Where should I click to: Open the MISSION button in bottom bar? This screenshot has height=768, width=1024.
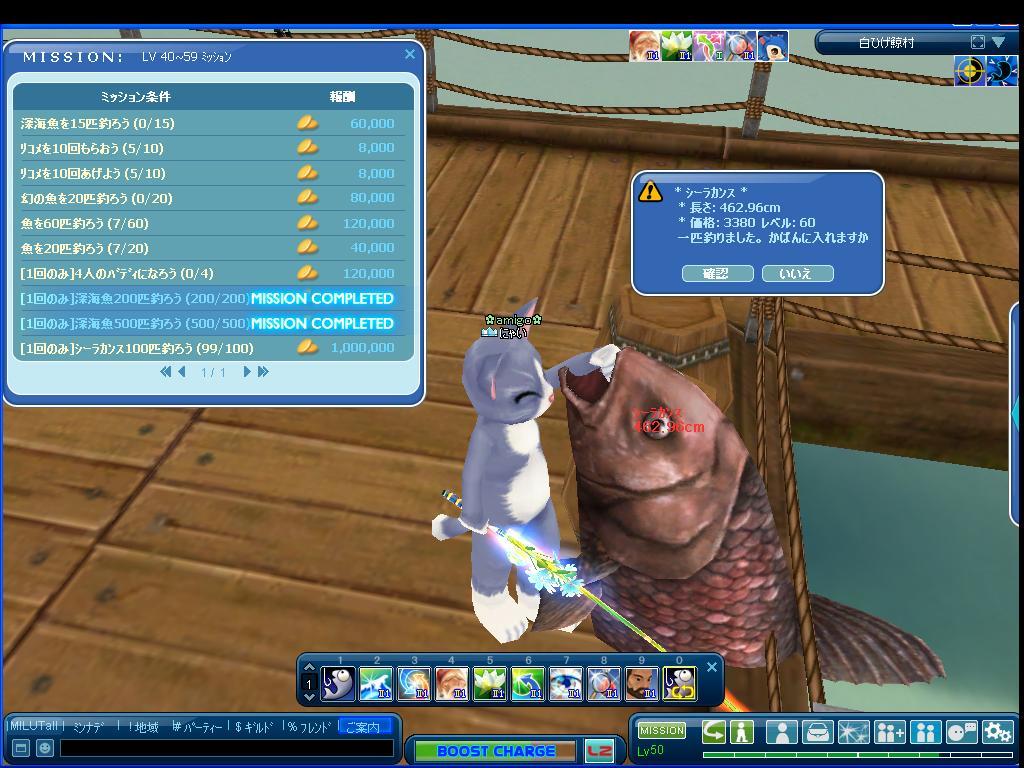click(x=662, y=731)
